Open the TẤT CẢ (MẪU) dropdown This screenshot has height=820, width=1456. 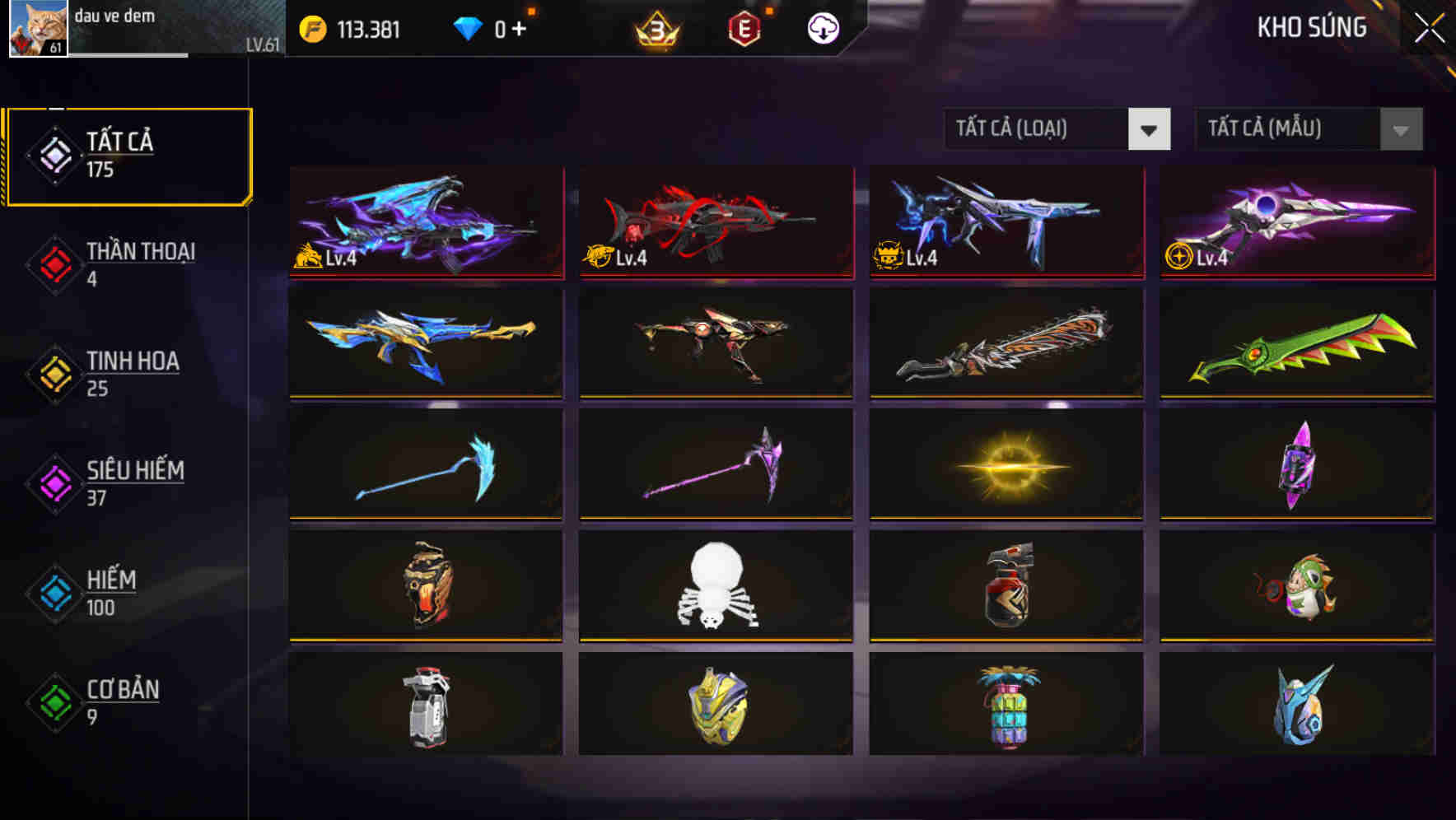[1285, 129]
